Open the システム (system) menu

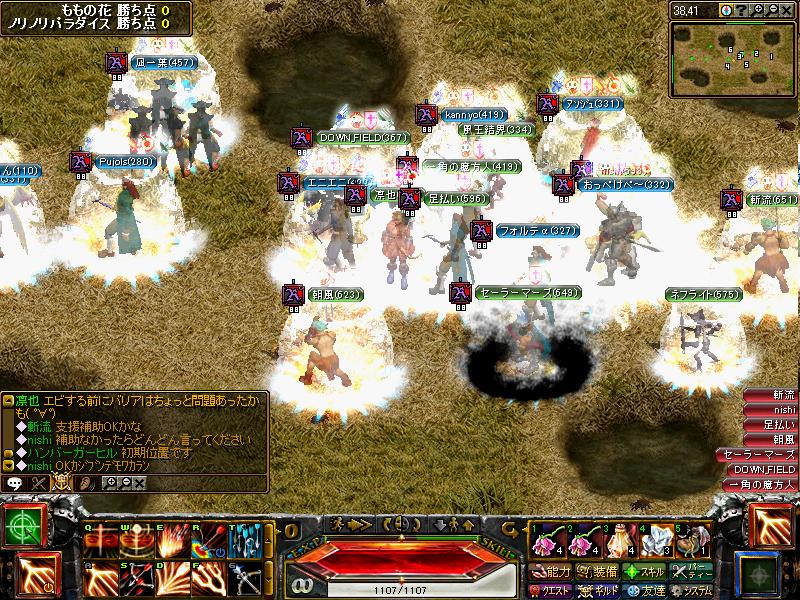692,591
